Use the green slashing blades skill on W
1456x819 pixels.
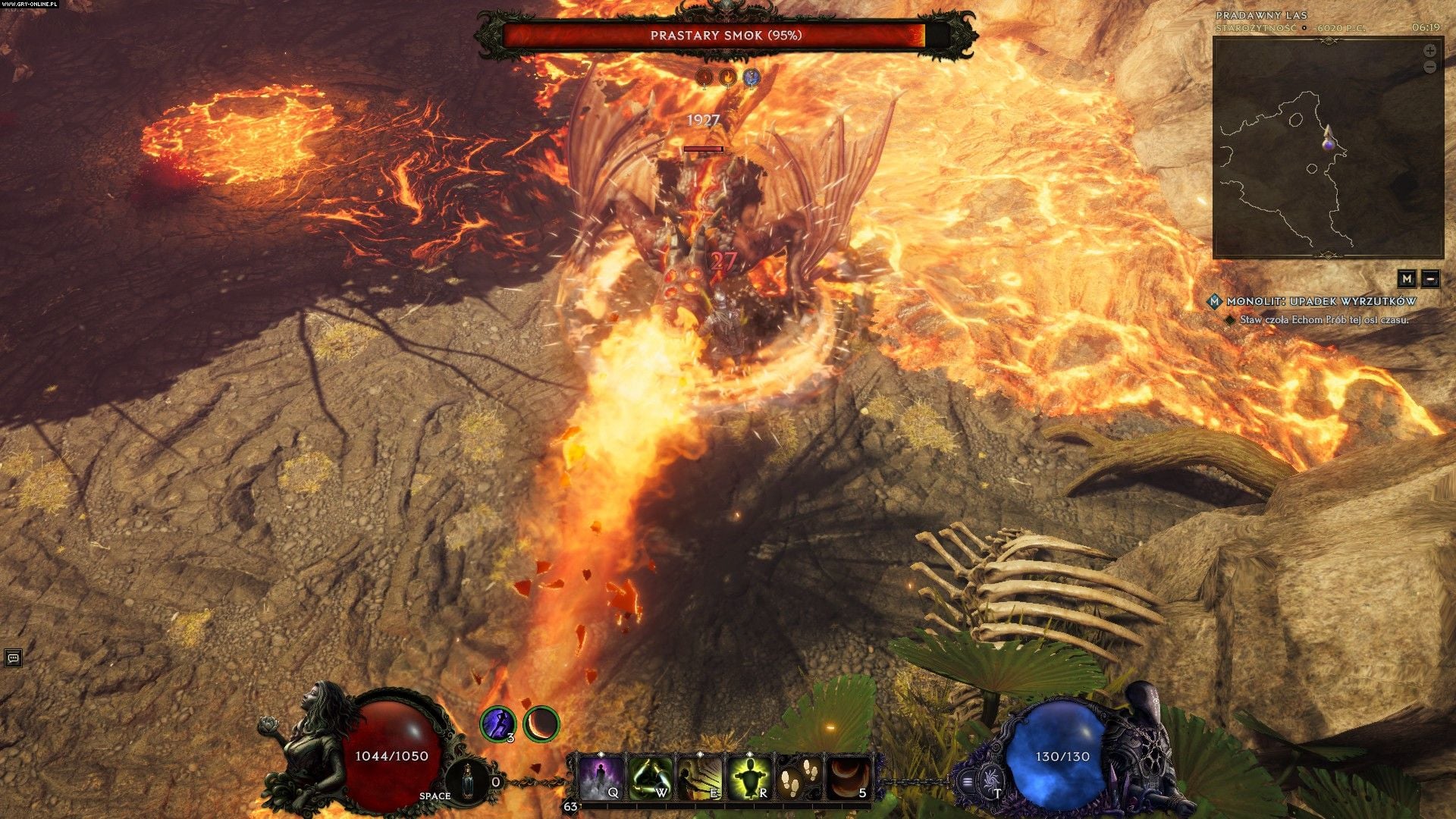tap(651, 777)
